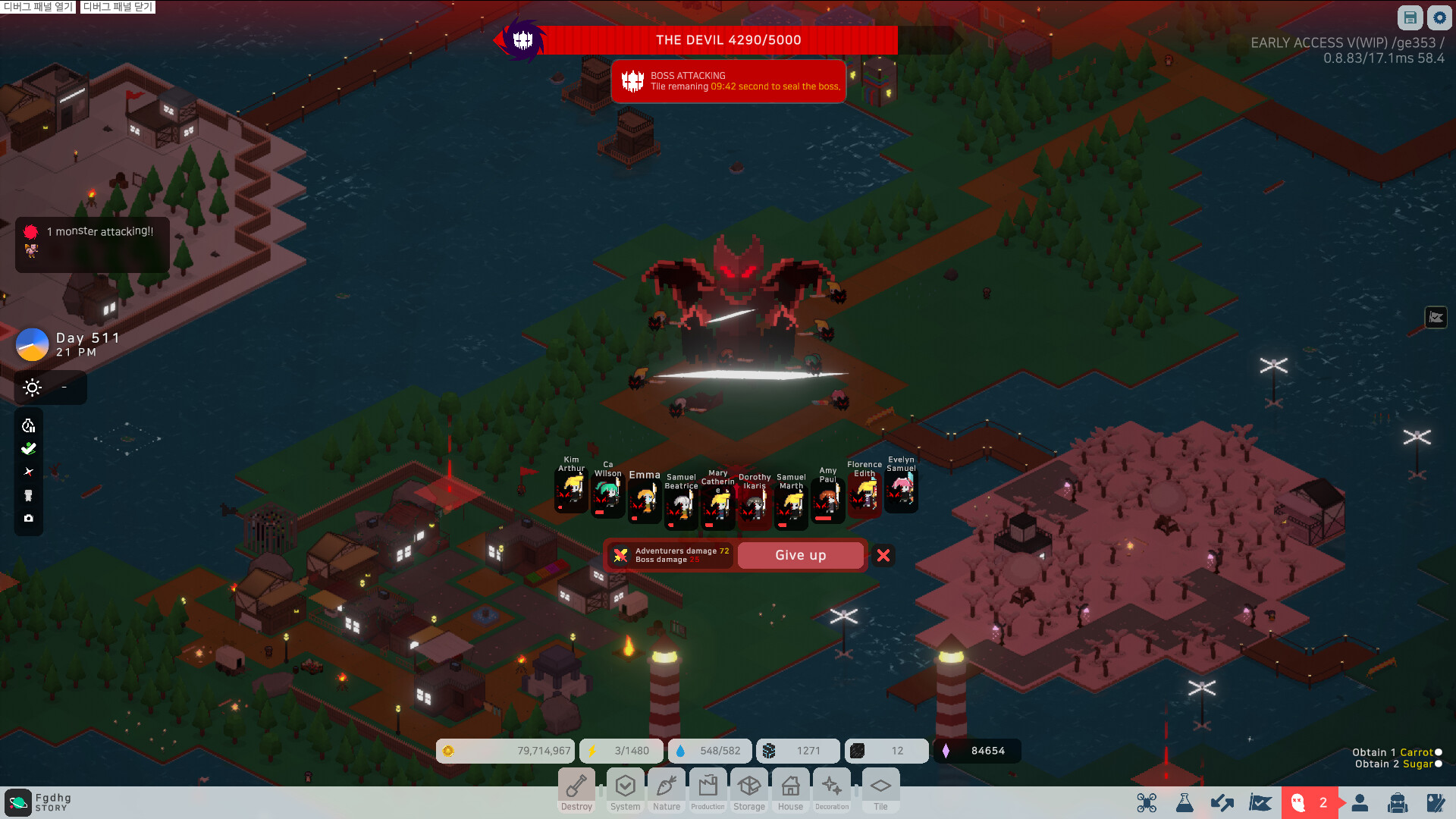Toggle the flag quest tracker icon

(1259, 802)
